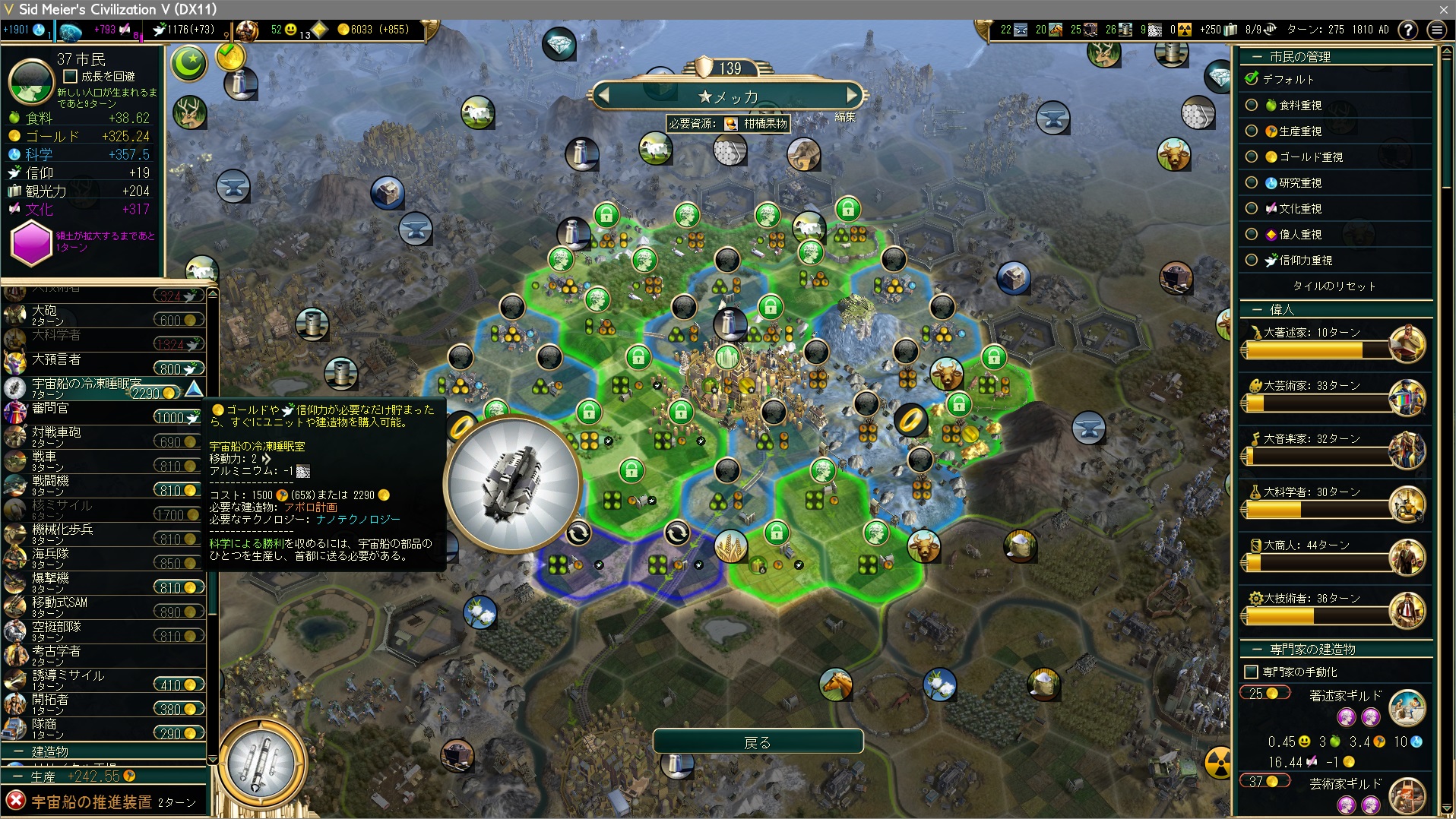Enable 専門家の手動化 checkbox
This screenshot has height=819, width=1456.
1251,672
